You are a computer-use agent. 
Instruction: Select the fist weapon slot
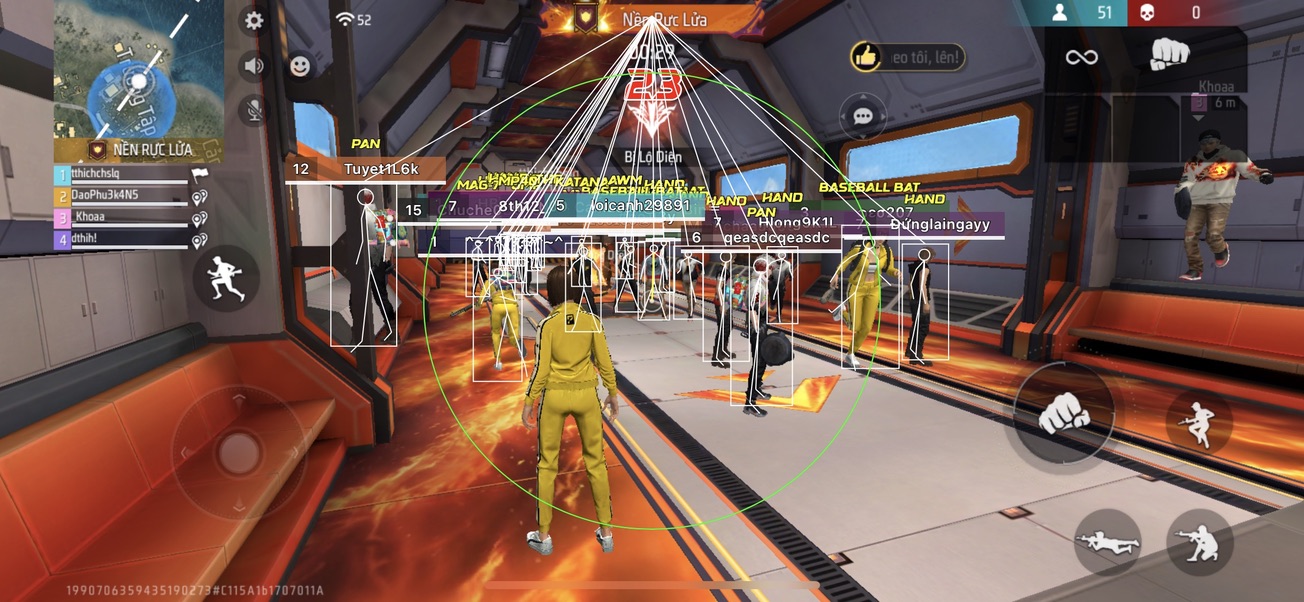[1168, 54]
